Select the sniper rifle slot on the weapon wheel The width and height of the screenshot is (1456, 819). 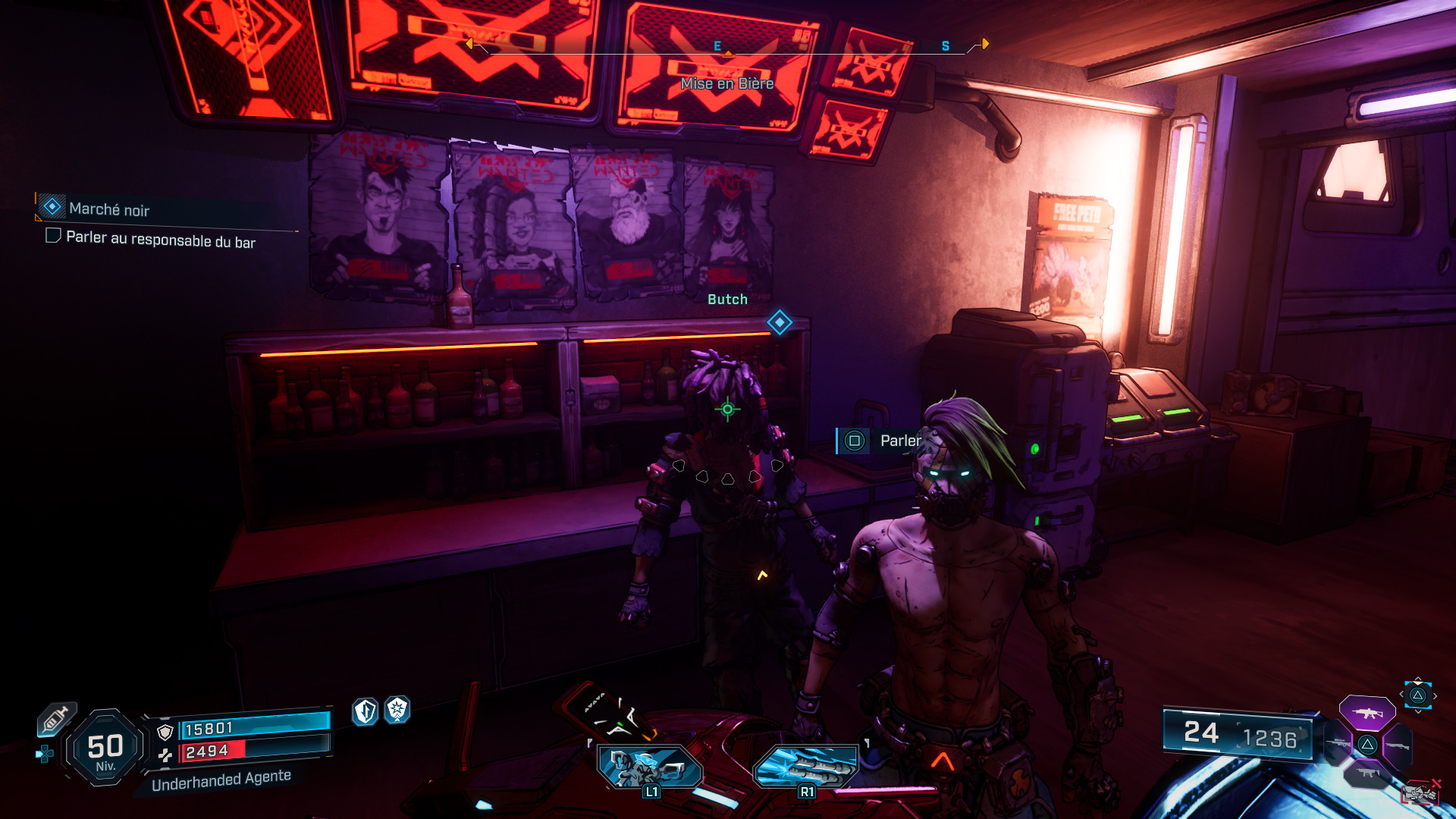[x=1338, y=742]
